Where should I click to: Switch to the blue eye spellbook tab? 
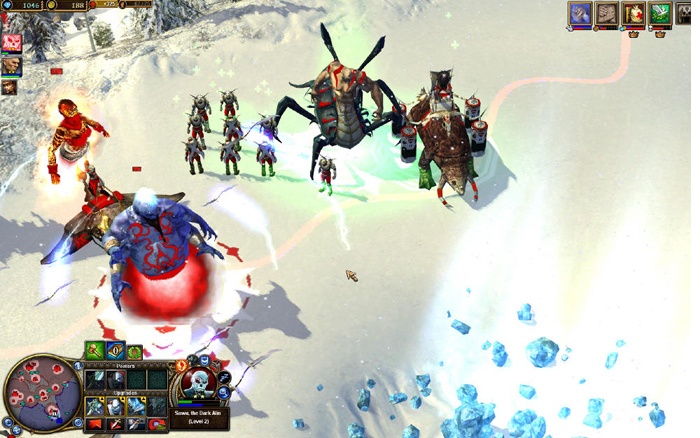(x=115, y=352)
